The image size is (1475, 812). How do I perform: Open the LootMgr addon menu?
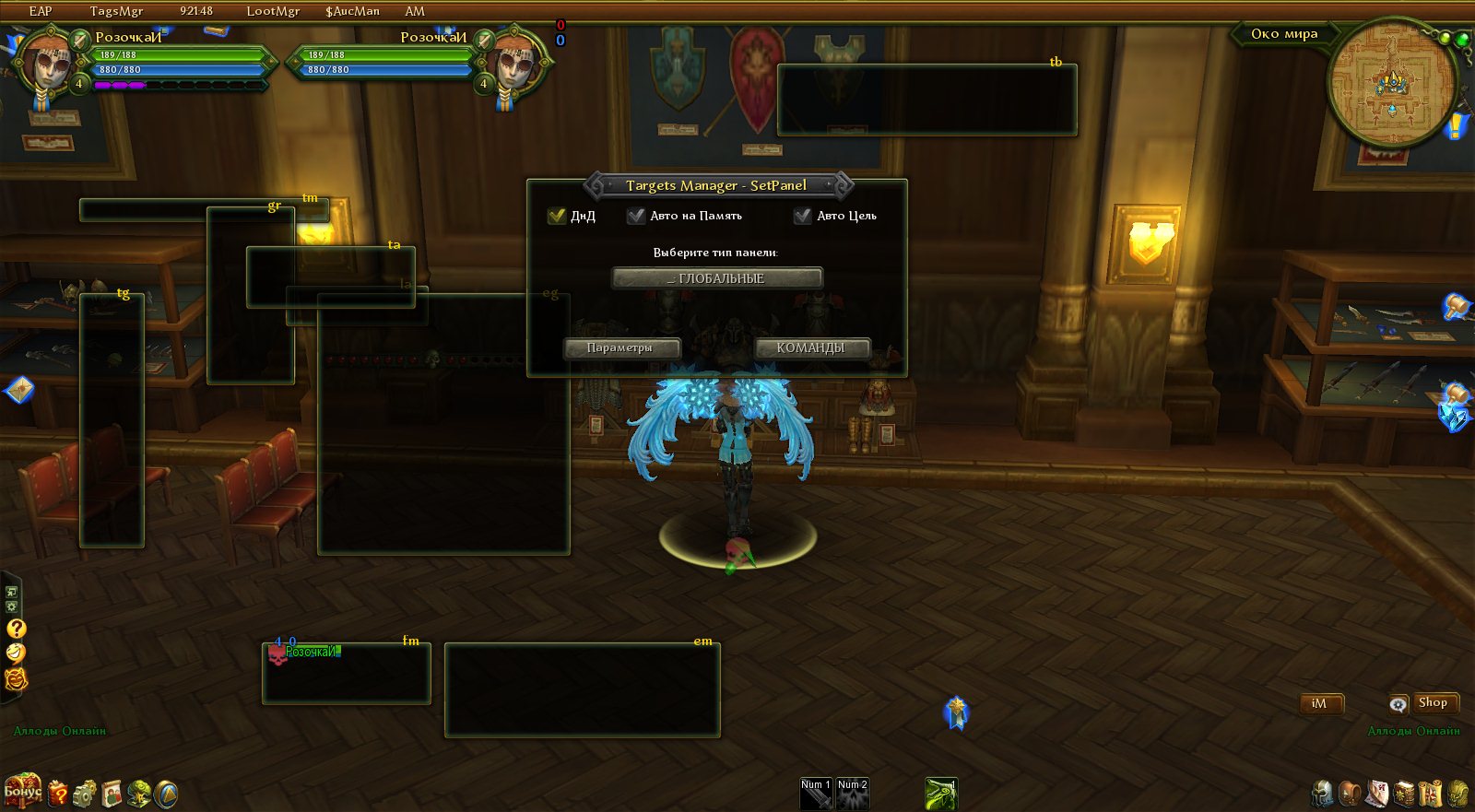point(273,11)
